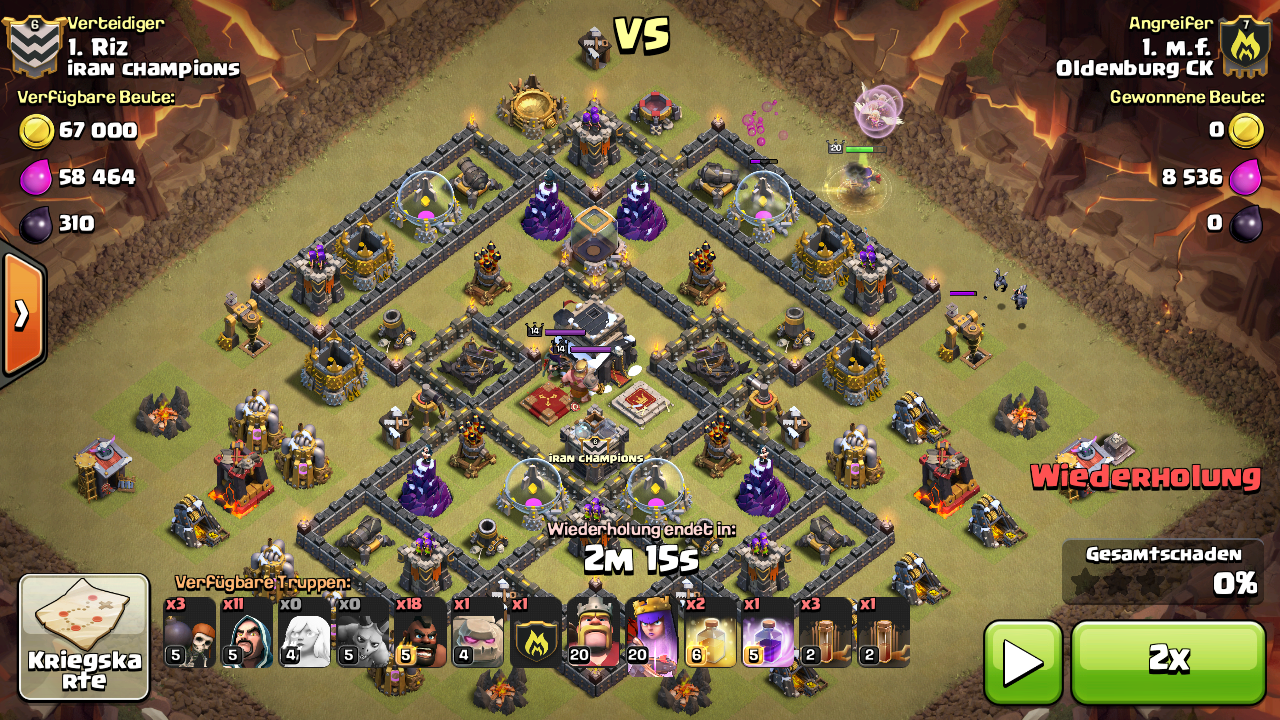Pick the greyed-out Minion troop slot
This screenshot has width=1280, height=720.
(x=362, y=633)
